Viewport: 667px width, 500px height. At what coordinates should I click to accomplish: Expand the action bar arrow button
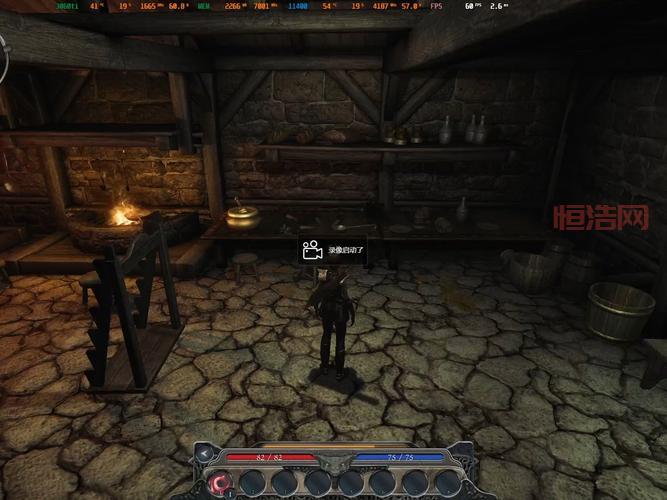206,455
